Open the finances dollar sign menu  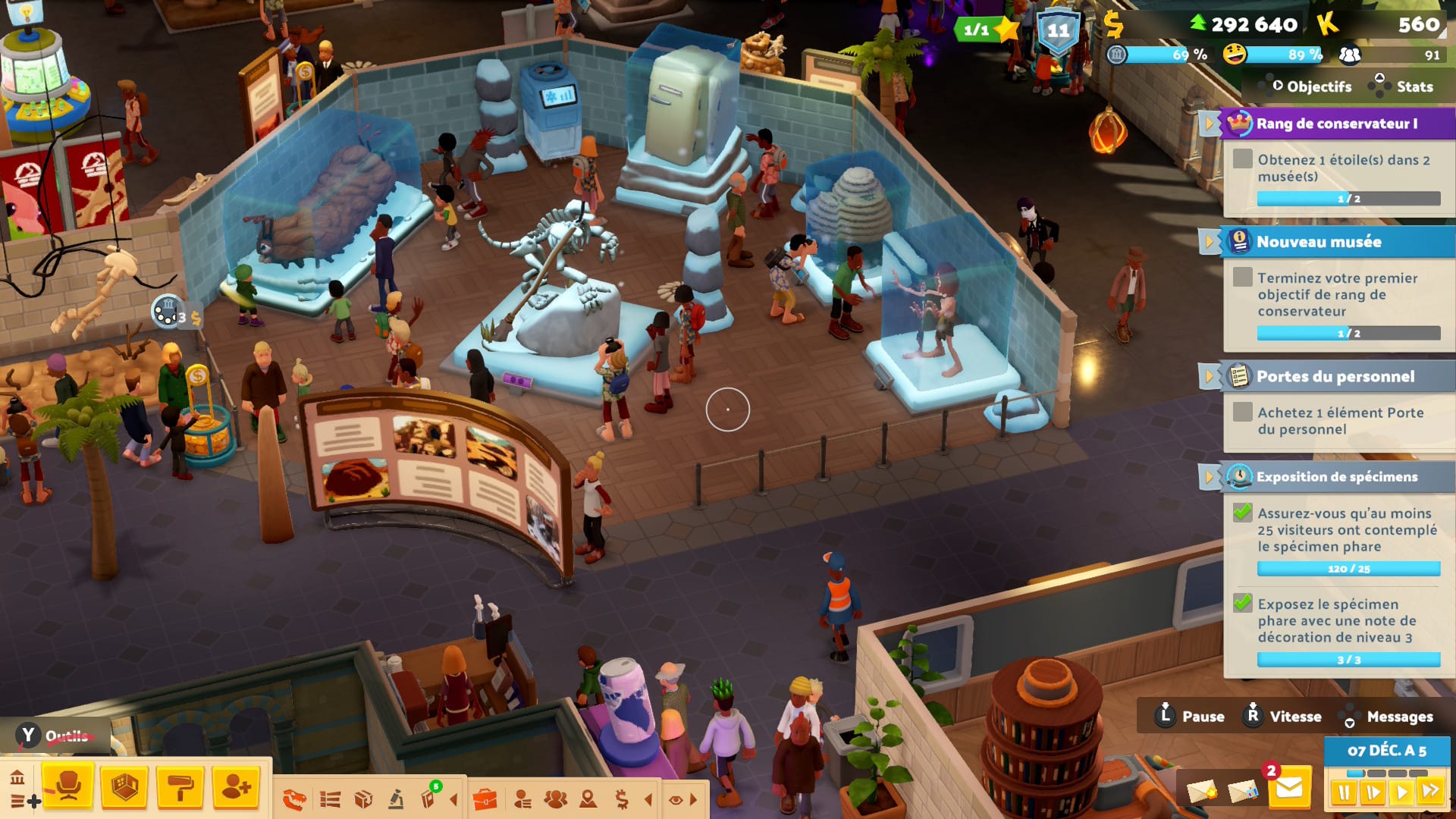[622, 799]
